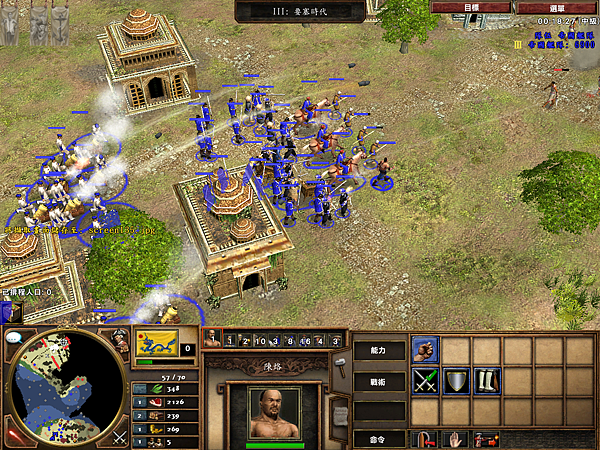Activate the fist ability icon
600x450 pixels.
pyautogui.click(x=425, y=350)
